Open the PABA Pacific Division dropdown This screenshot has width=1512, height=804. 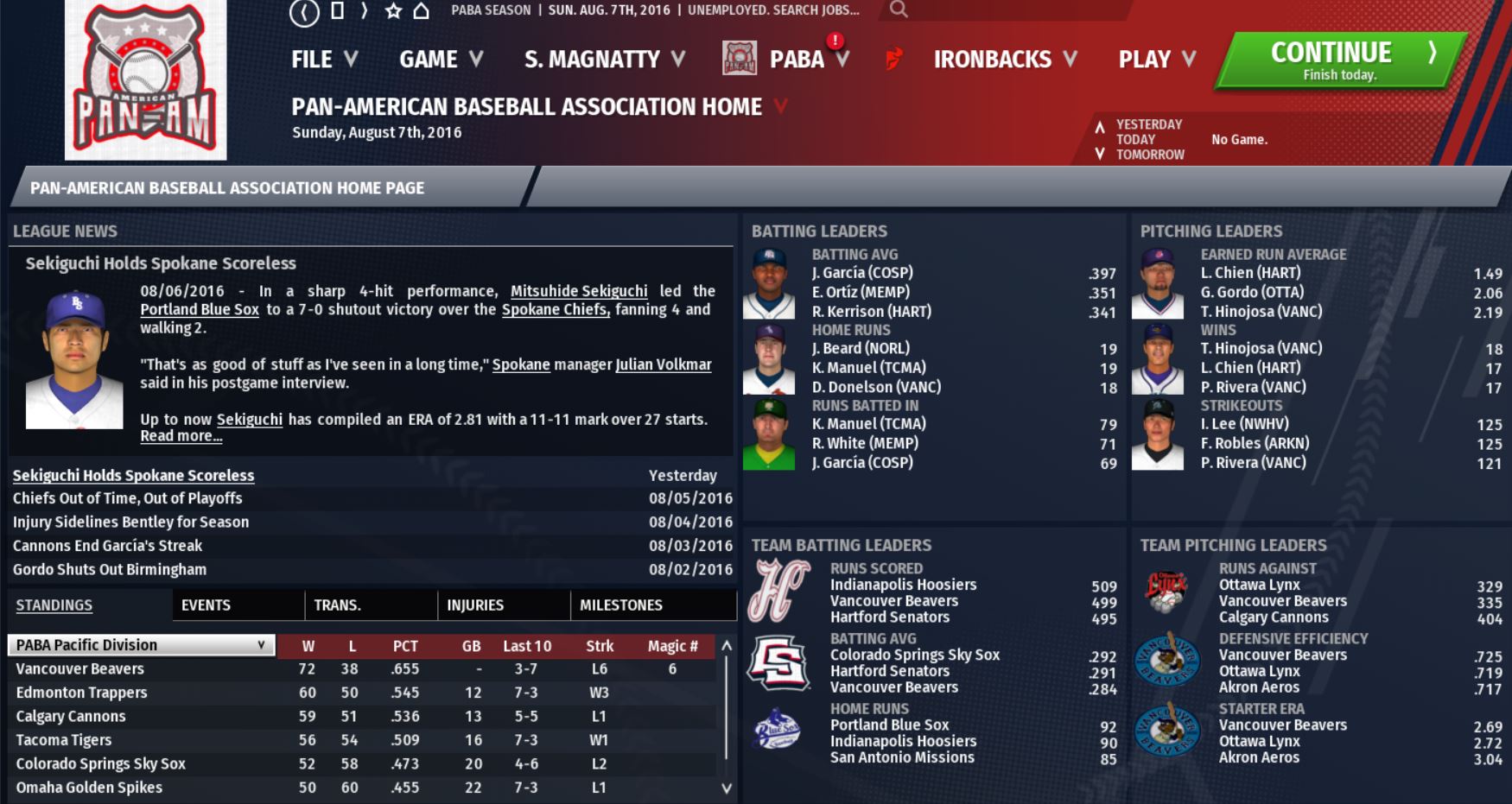tap(141, 645)
